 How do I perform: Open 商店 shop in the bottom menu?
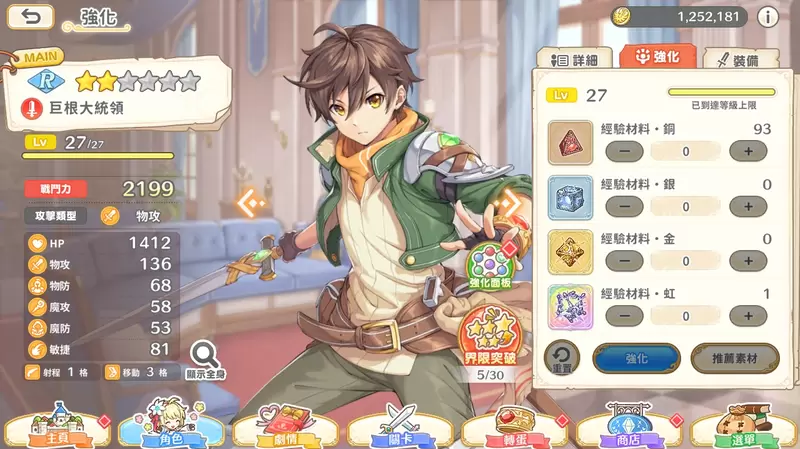click(628, 427)
